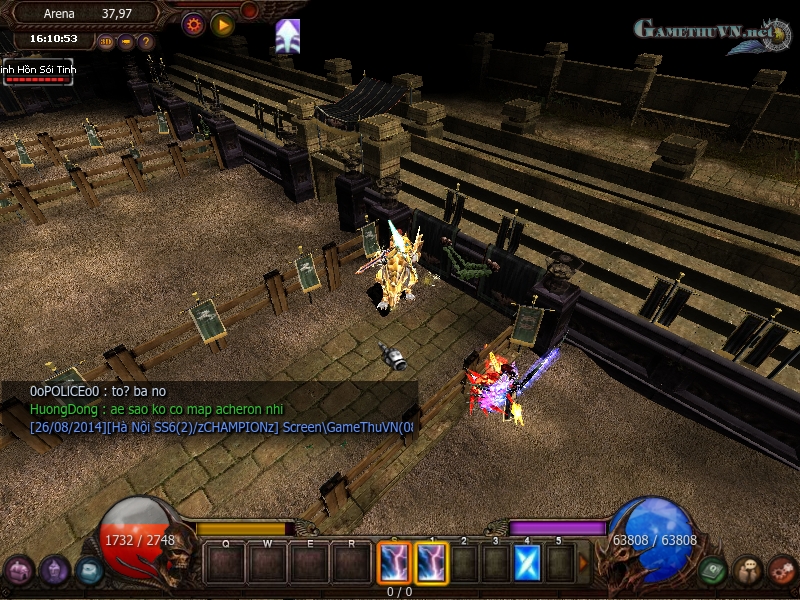The height and width of the screenshot is (600, 800).
Task: Click the camera icon beside the 3D button
Action: coord(126,42)
